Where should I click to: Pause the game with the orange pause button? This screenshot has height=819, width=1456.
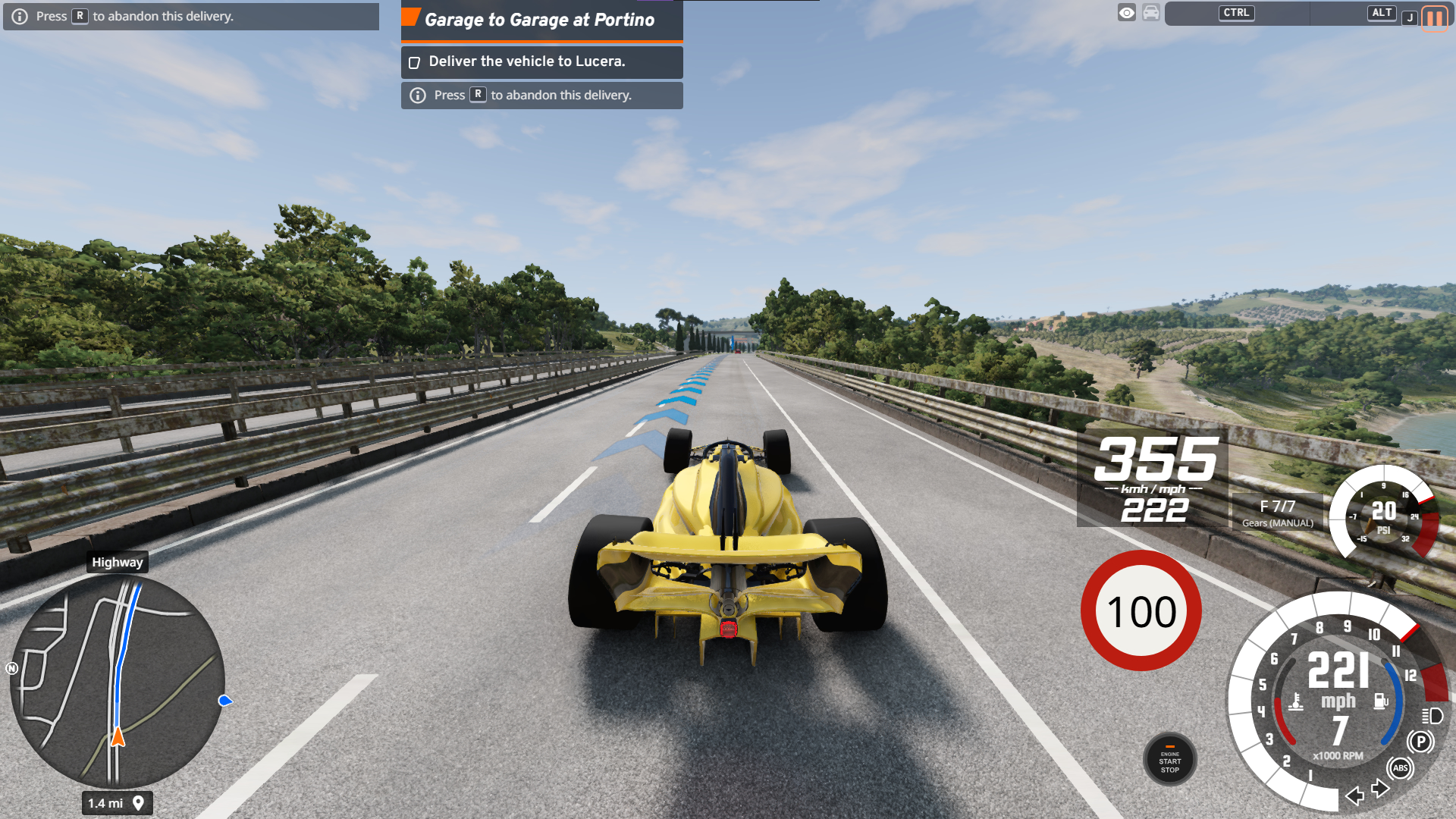click(1434, 17)
